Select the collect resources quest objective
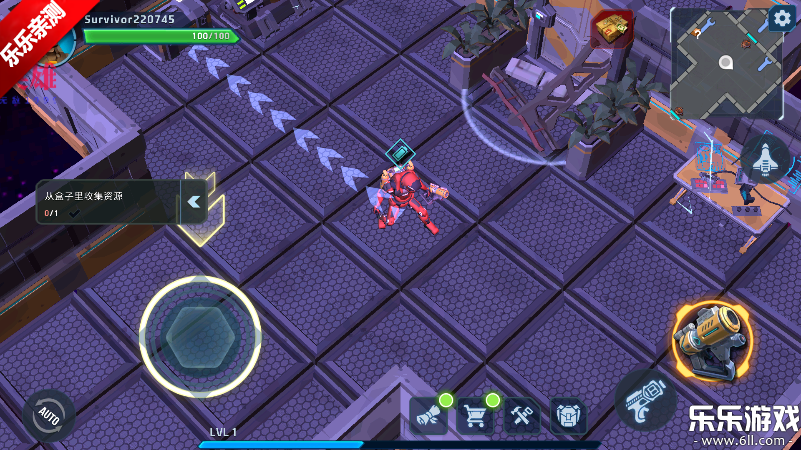Screen dimensions: 801x450 [105, 201]
